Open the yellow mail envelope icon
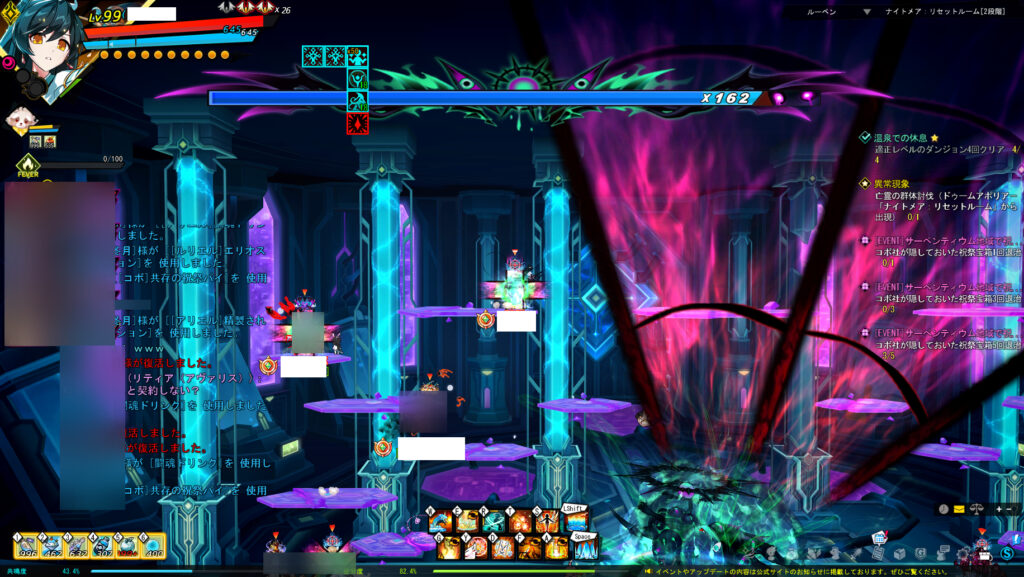 959,509
